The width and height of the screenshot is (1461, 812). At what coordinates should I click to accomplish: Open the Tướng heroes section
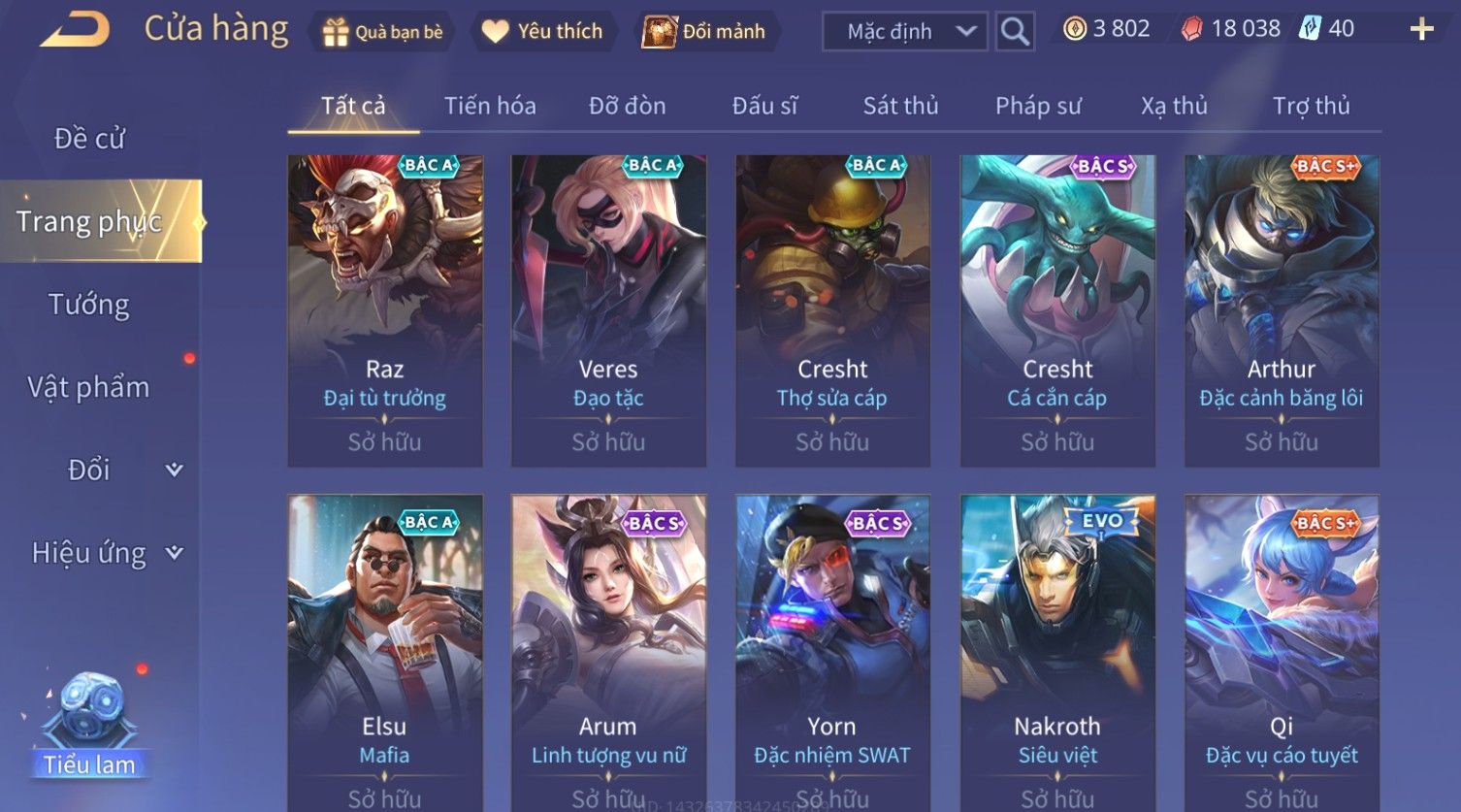point(89,305)
